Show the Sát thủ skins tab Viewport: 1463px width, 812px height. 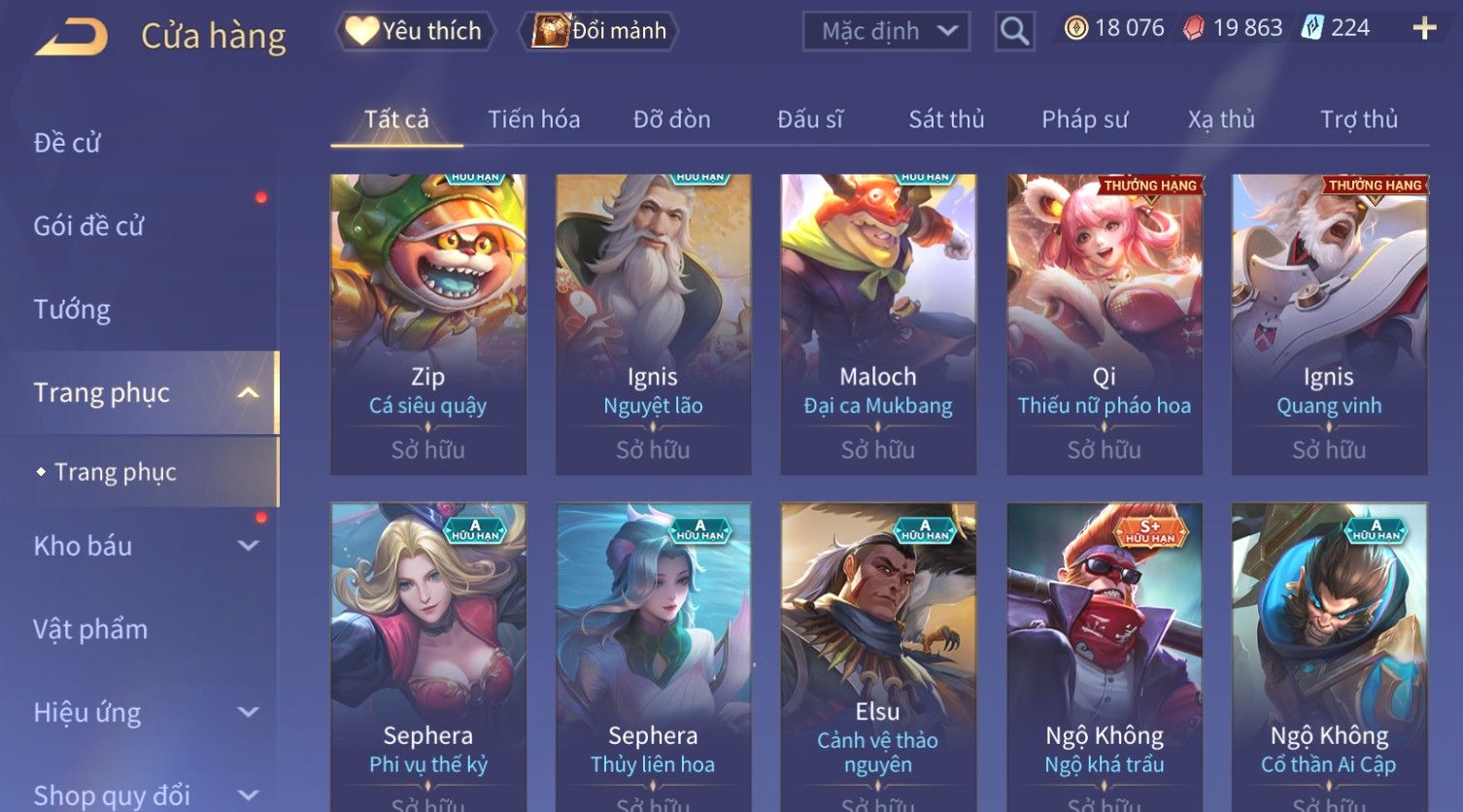pos(946,119)
